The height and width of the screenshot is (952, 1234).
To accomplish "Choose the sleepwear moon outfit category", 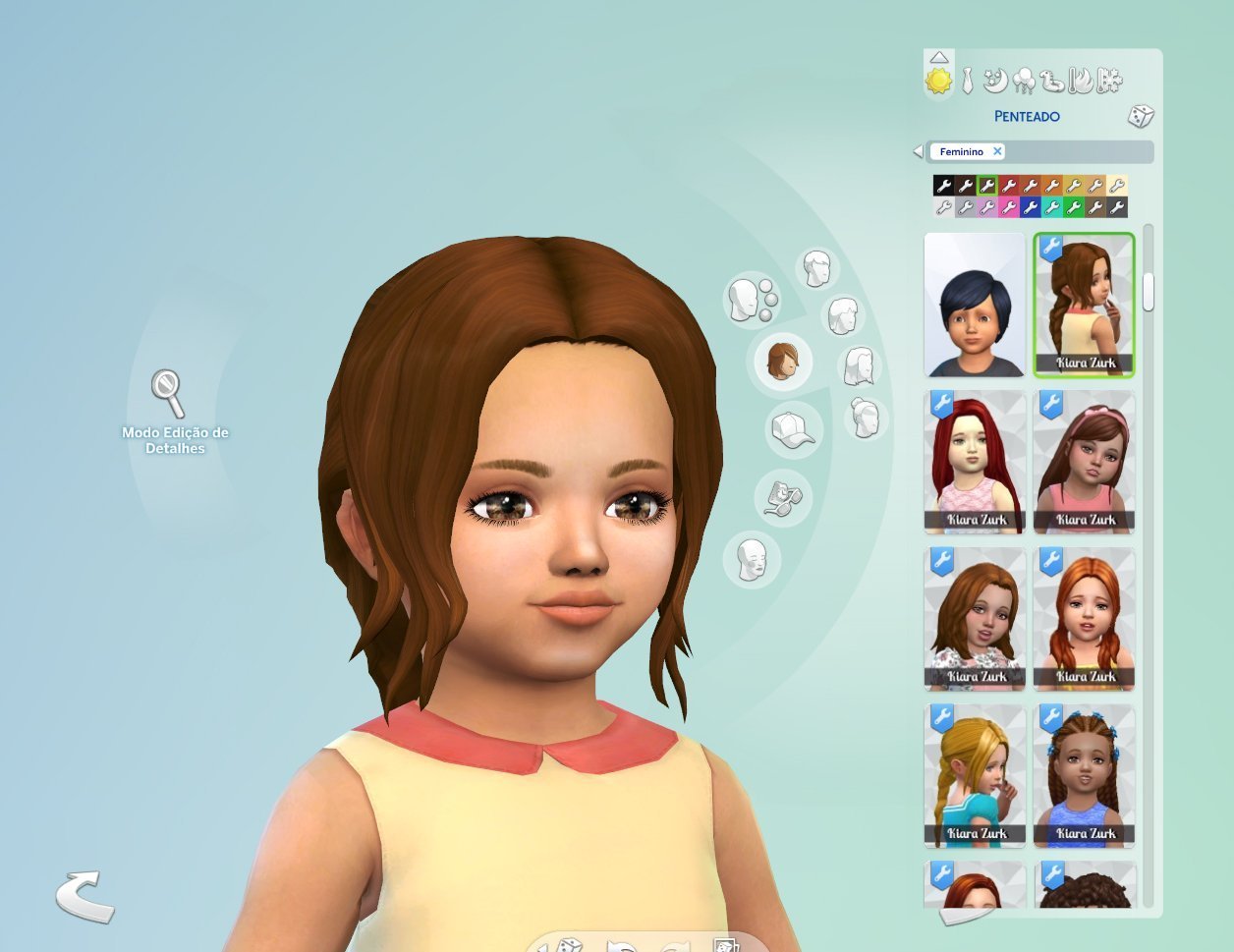I will coord(994,81).
